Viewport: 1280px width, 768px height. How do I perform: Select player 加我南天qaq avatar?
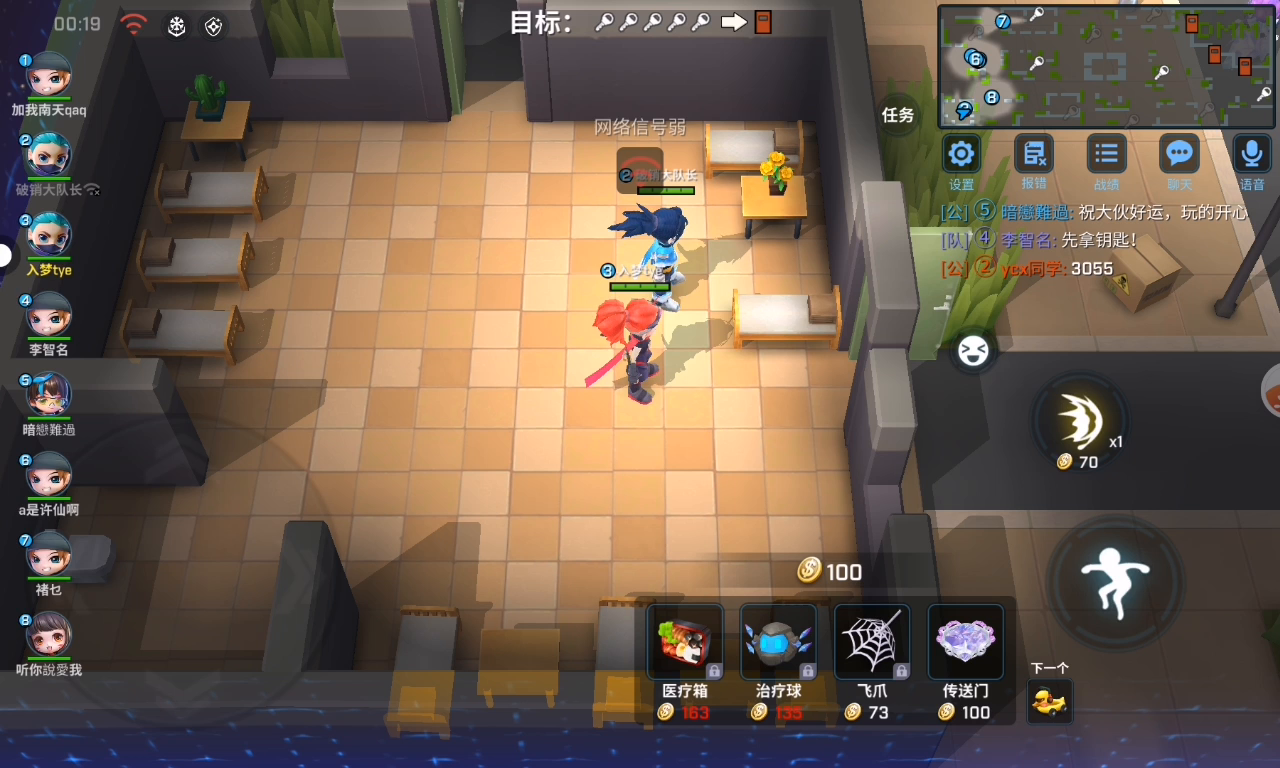click(48, 75)
